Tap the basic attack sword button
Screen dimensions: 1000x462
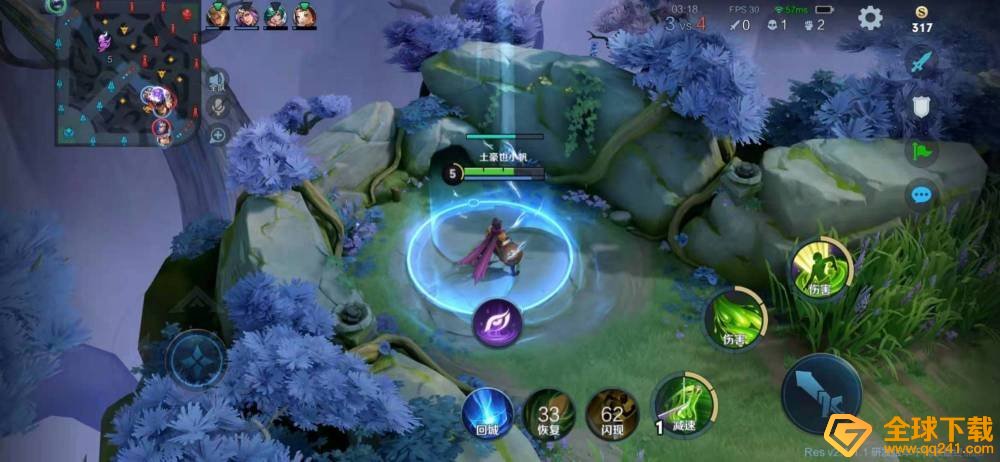(x=821, y=392)
